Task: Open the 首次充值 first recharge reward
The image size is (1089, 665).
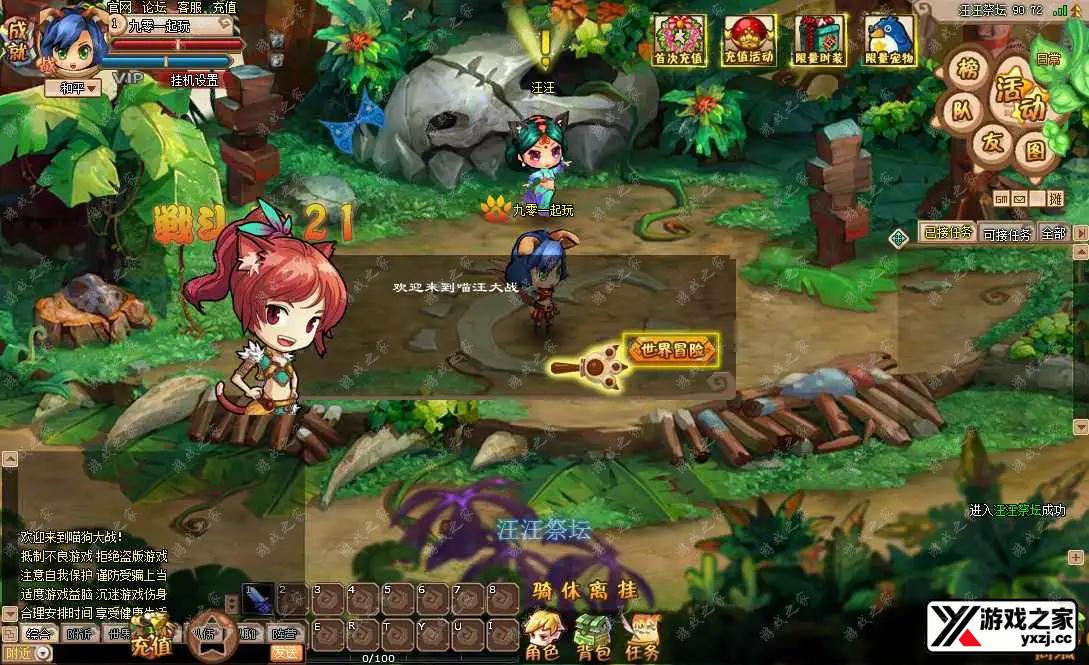Action: [x=680, y=40]
